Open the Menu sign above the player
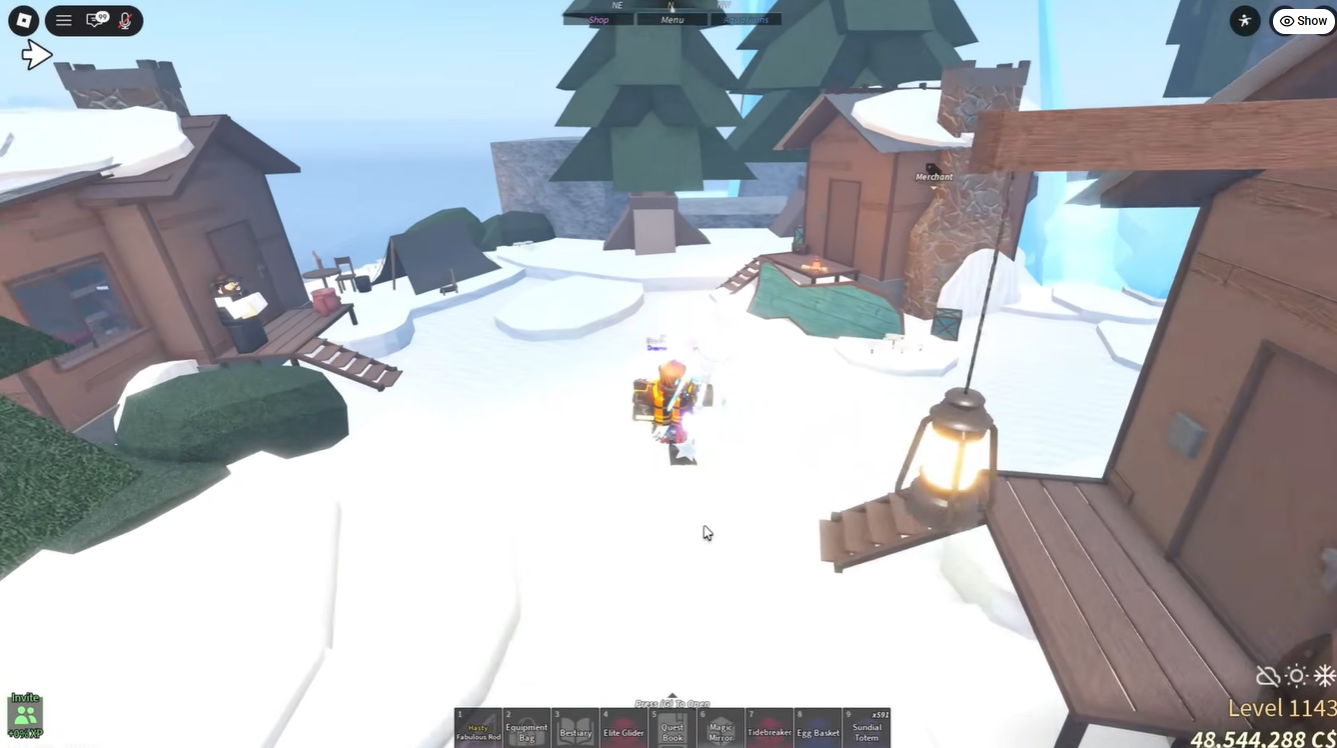The height and width of the screenshot is (748, 1337). click(671, 19)
